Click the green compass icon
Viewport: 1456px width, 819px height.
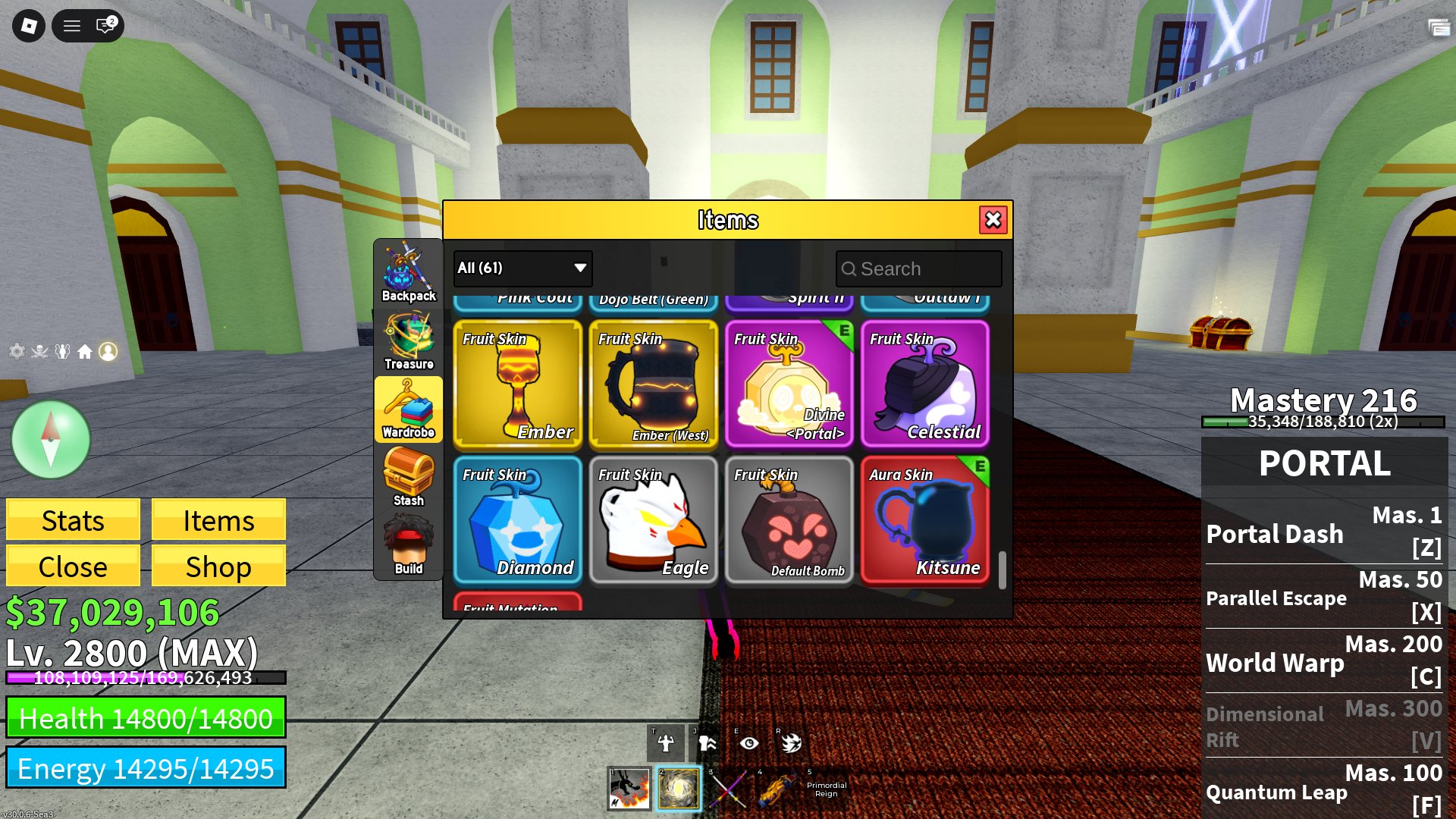tap(50, 438)
